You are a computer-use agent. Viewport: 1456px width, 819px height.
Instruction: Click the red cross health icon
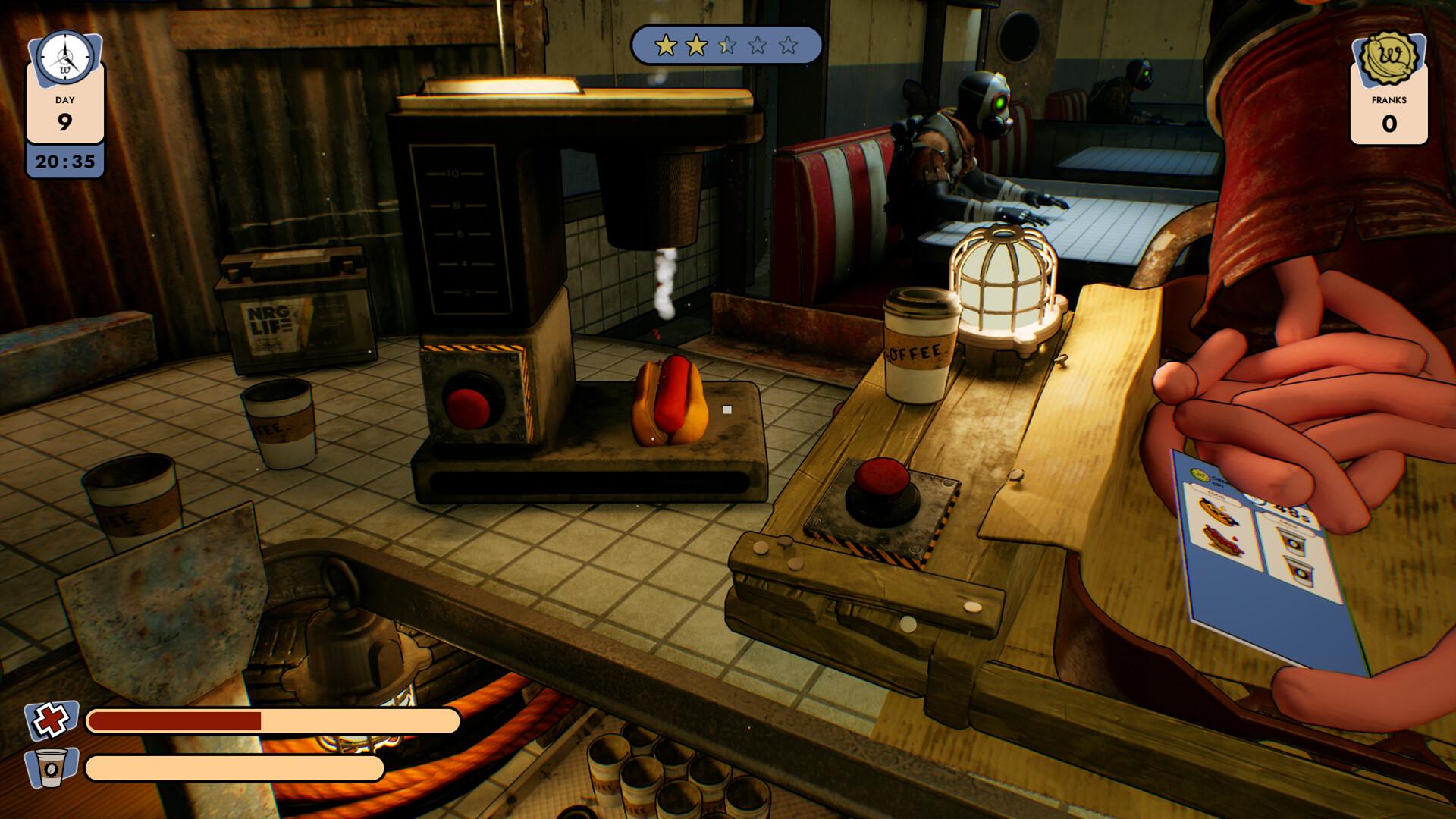pyautogui.click(x=51, y=720)
